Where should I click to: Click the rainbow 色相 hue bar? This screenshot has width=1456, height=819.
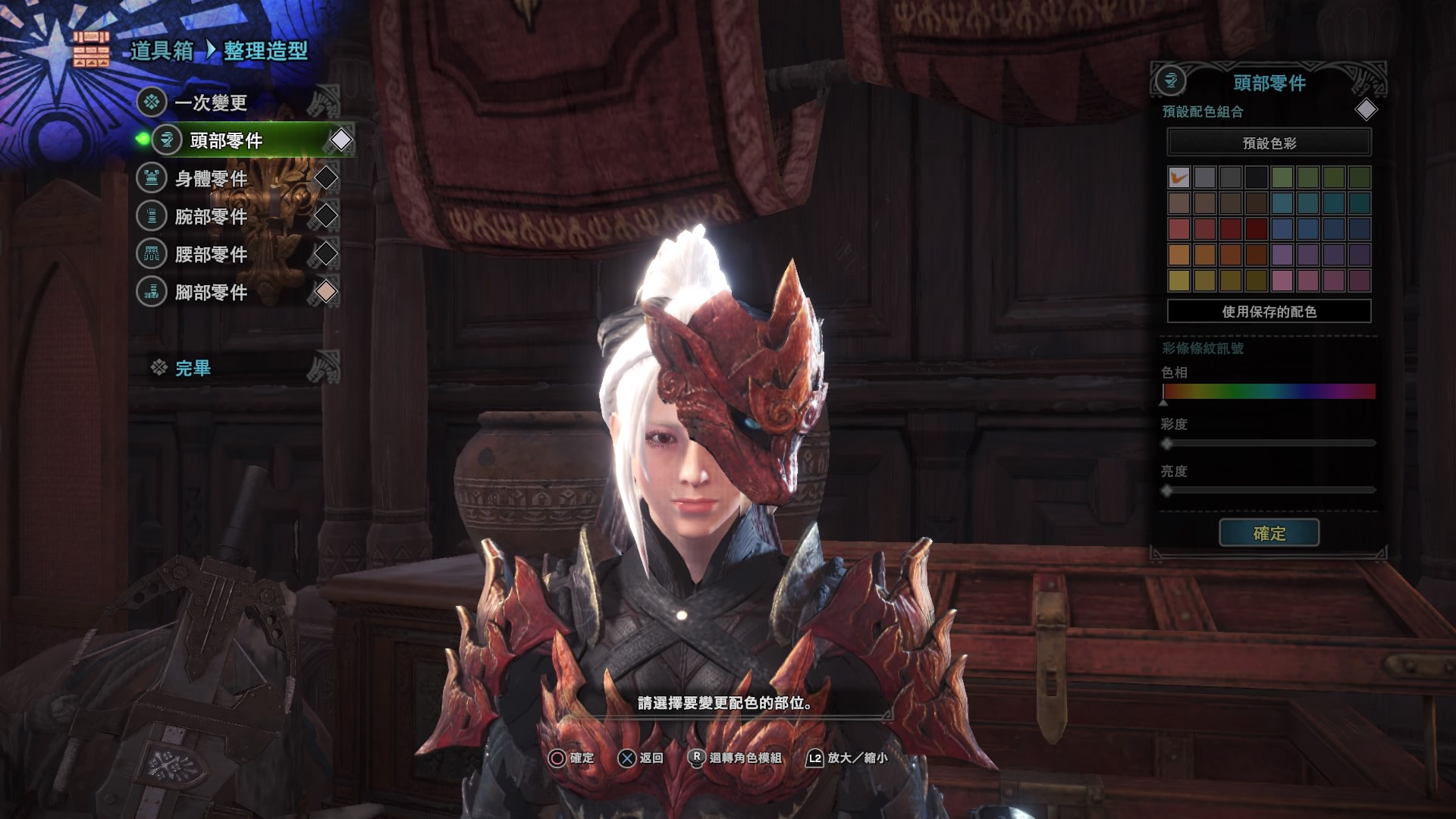coord(1269,391)
